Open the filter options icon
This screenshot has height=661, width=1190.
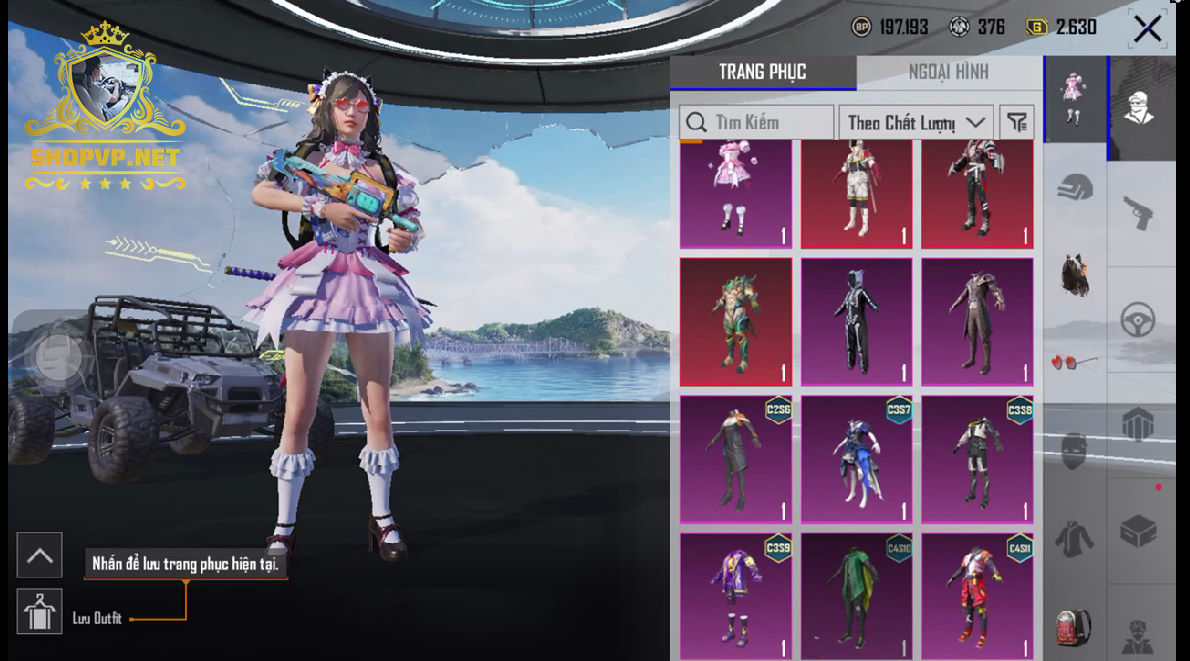click(1016, 122)
